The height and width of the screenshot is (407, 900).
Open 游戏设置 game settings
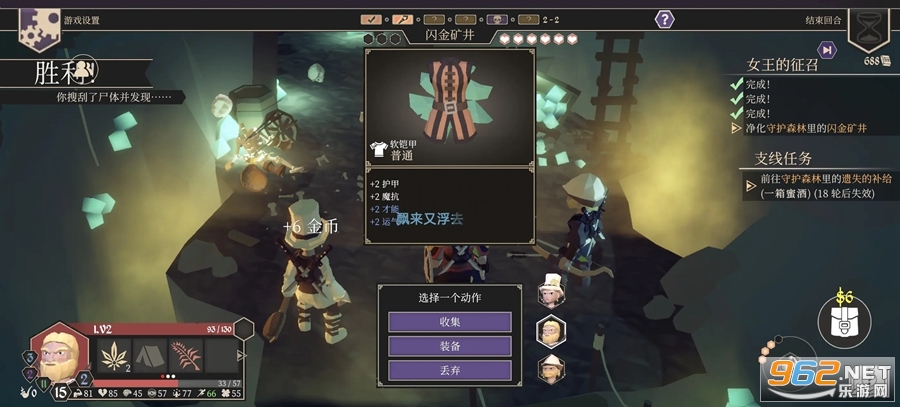pos(81,20)
